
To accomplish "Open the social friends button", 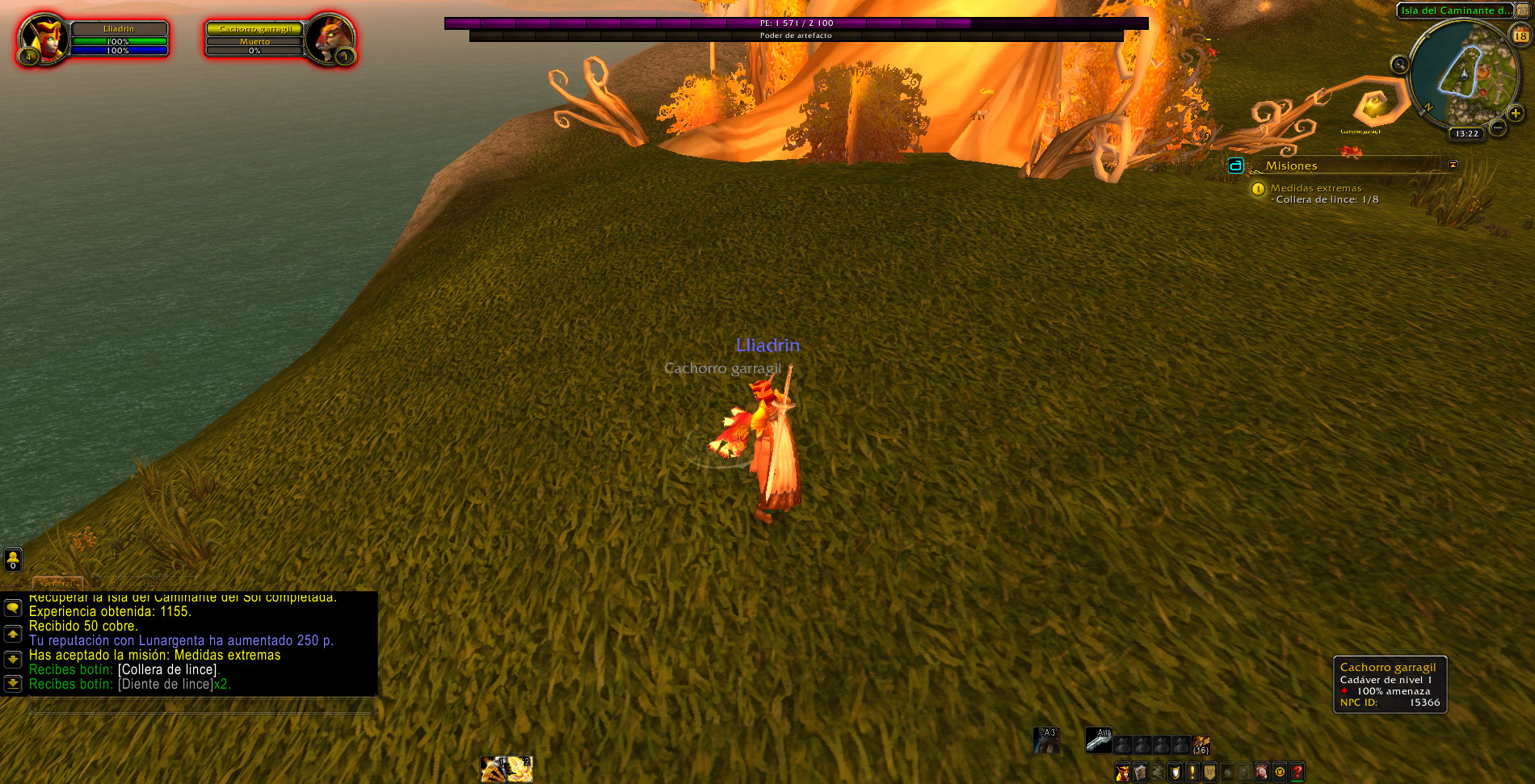I will tap(13, 559).
